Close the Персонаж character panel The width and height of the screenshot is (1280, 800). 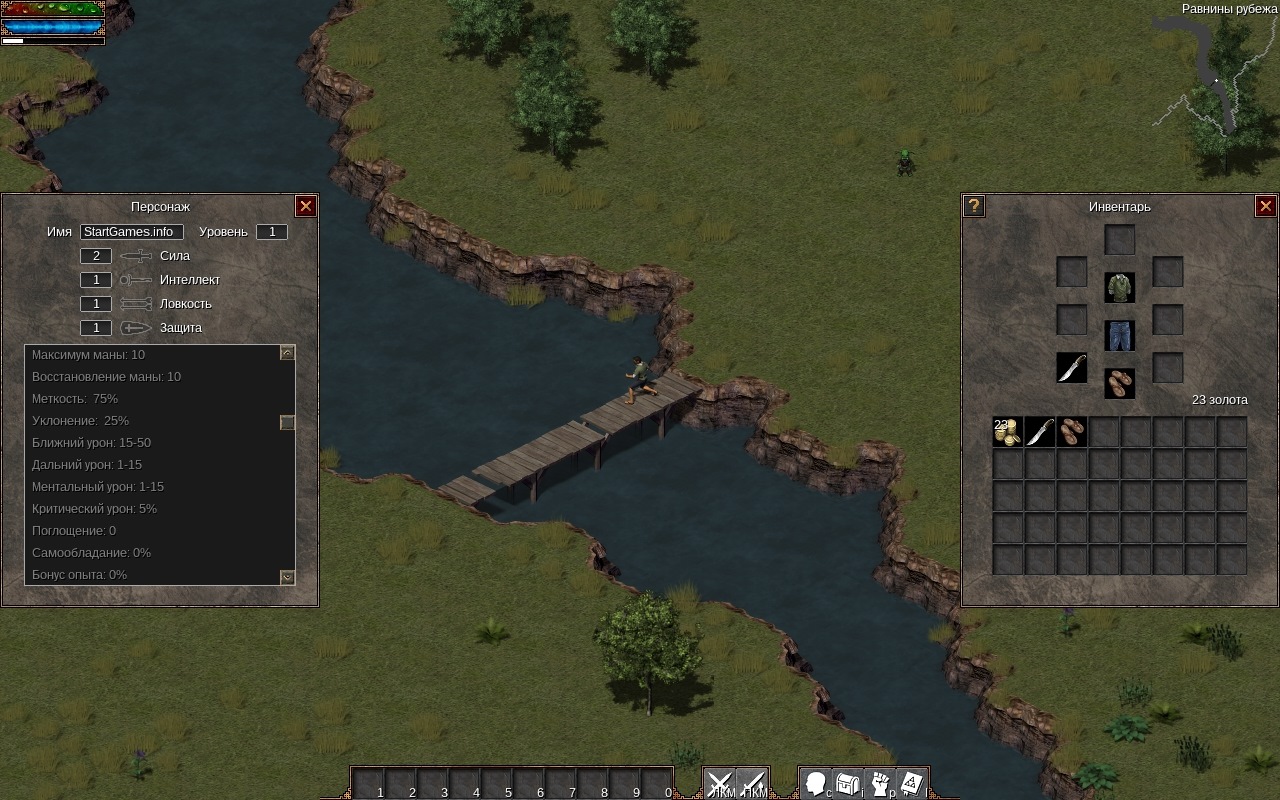point(306,206)
